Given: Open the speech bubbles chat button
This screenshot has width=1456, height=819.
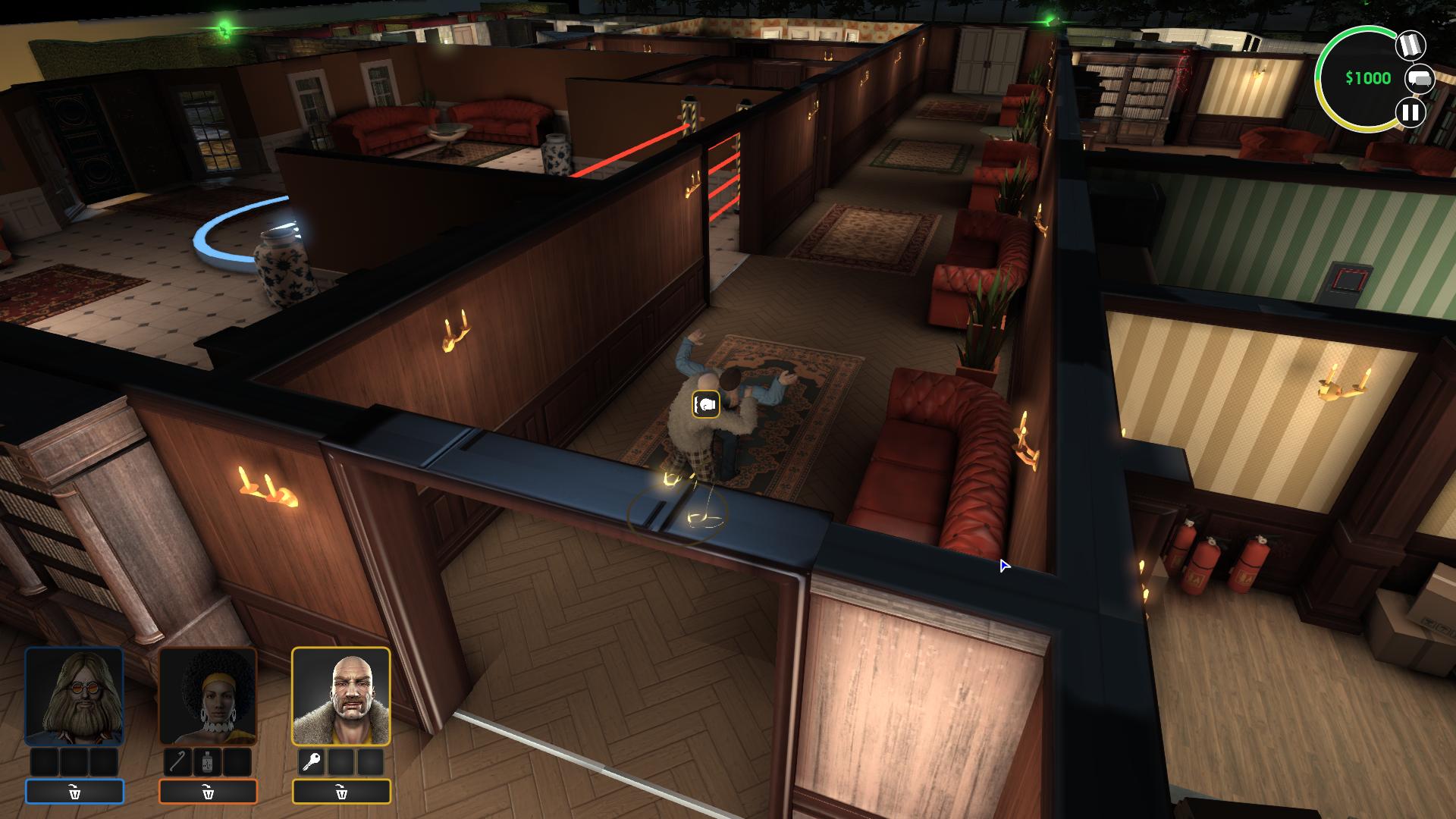Looking at the screenshot, I should (1420, 79).
